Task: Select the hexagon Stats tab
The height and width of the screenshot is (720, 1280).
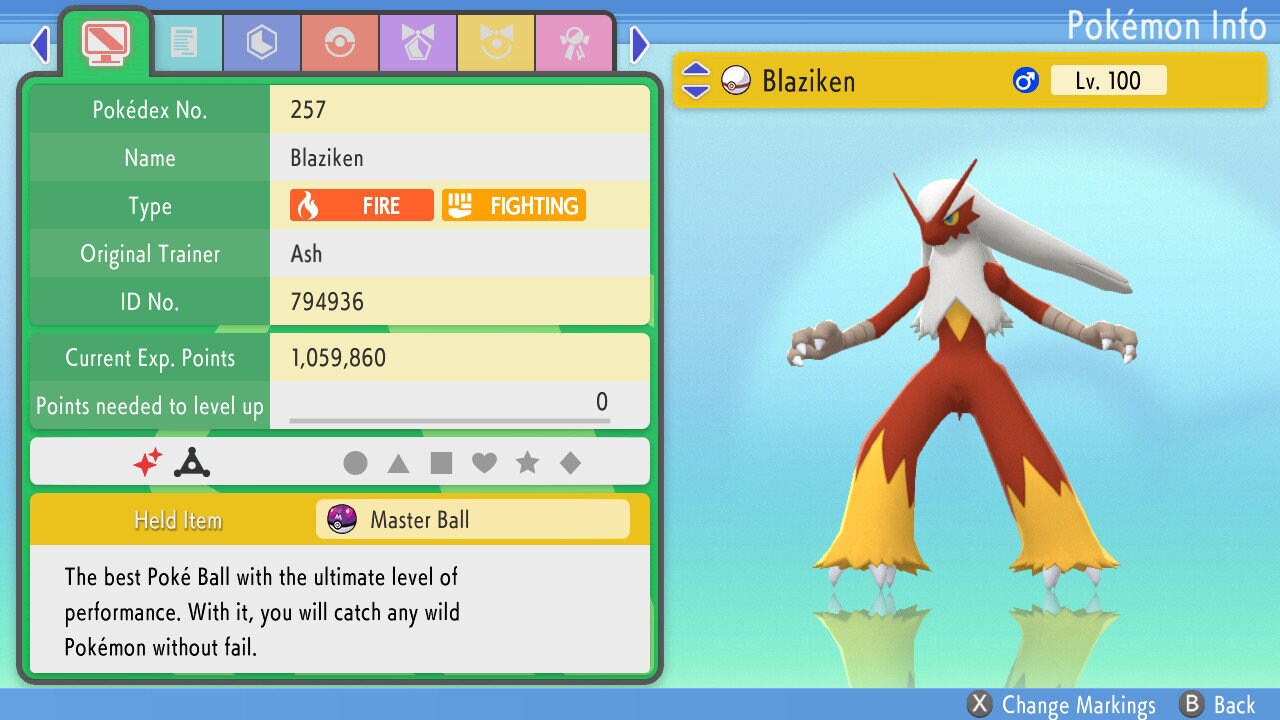Action: (261, 42)
